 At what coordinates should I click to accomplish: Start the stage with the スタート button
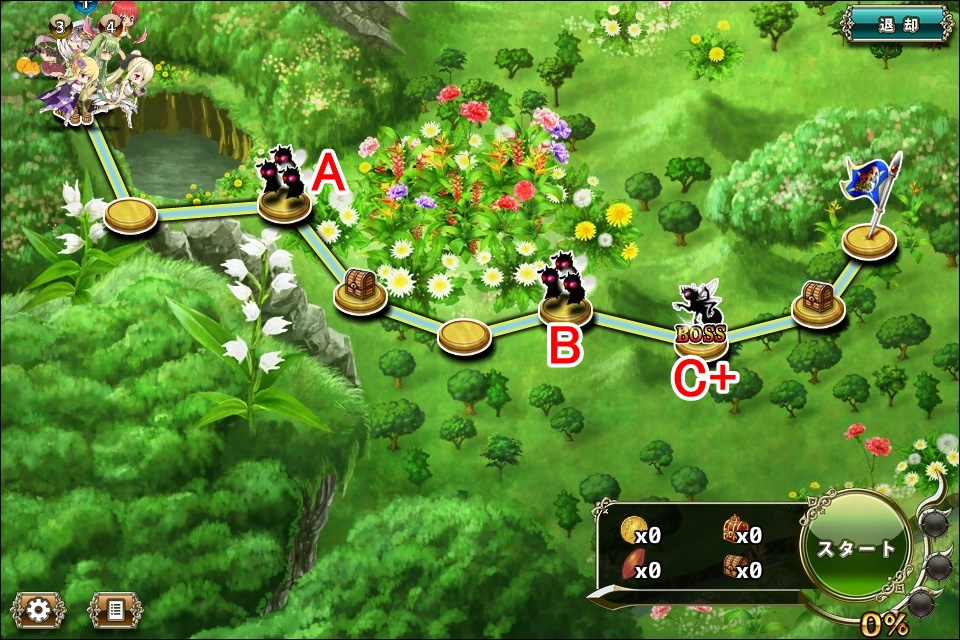point(856,549)
